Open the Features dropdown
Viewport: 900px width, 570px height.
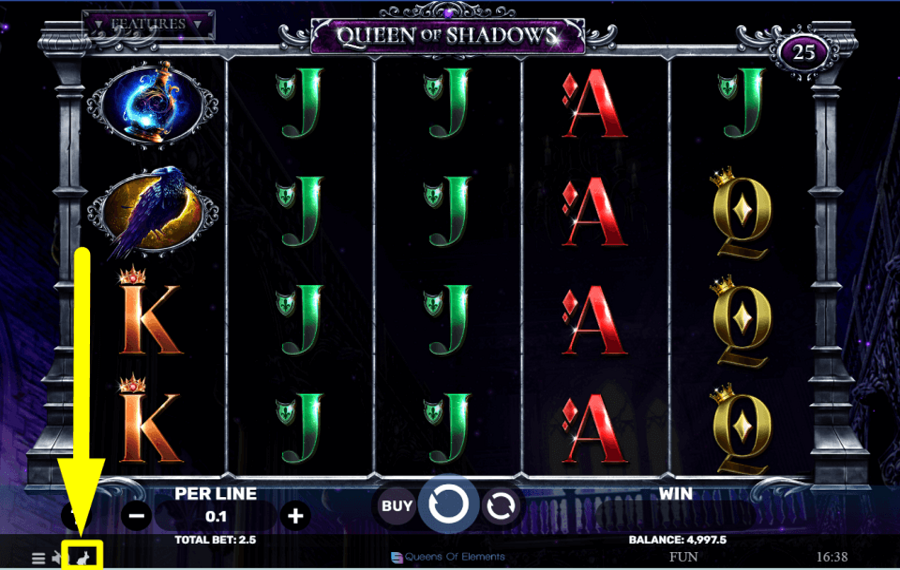tap(148, 23)
